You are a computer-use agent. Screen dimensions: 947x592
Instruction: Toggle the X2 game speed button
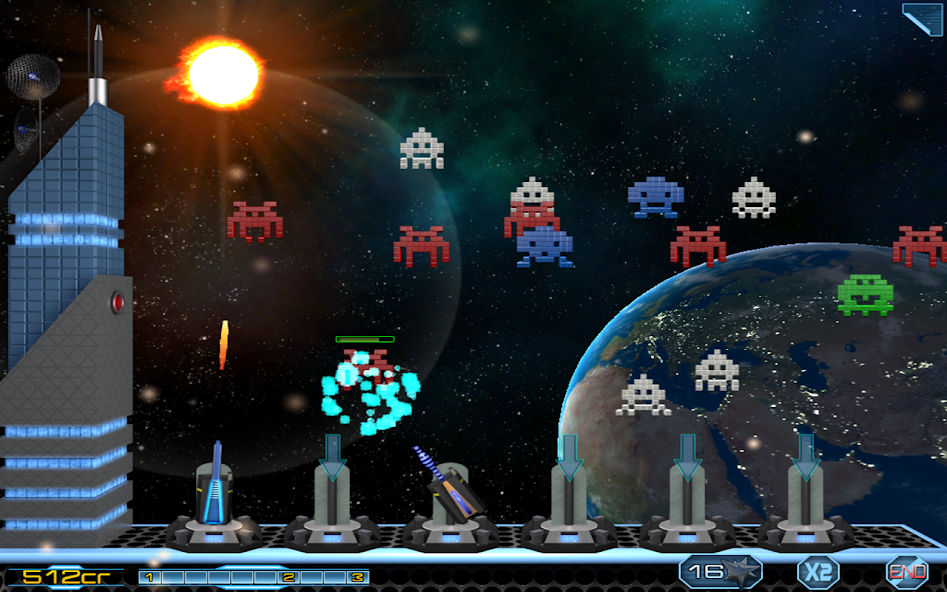817,572
